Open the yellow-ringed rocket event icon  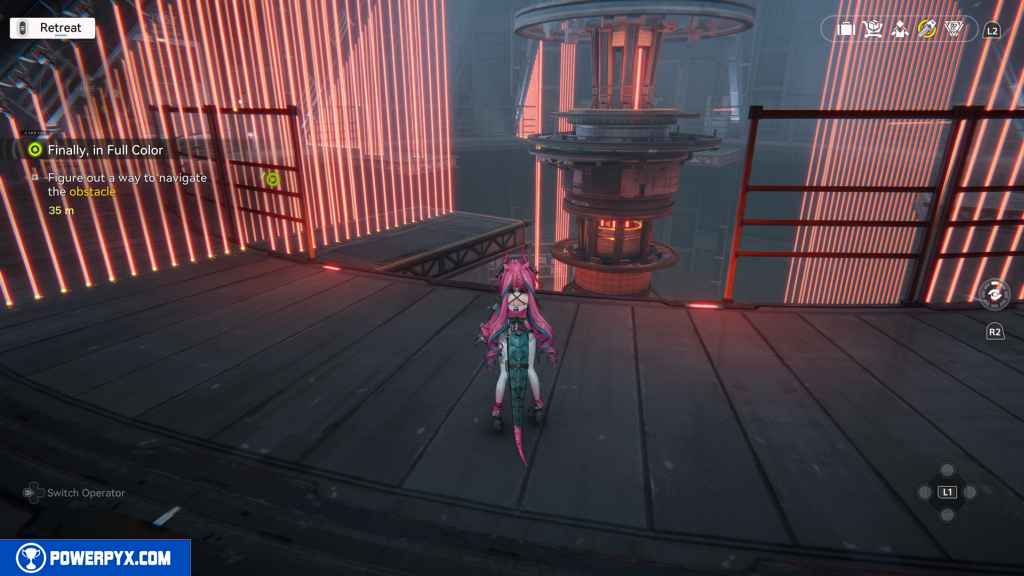pyautogui.click(x=927, y=29)
